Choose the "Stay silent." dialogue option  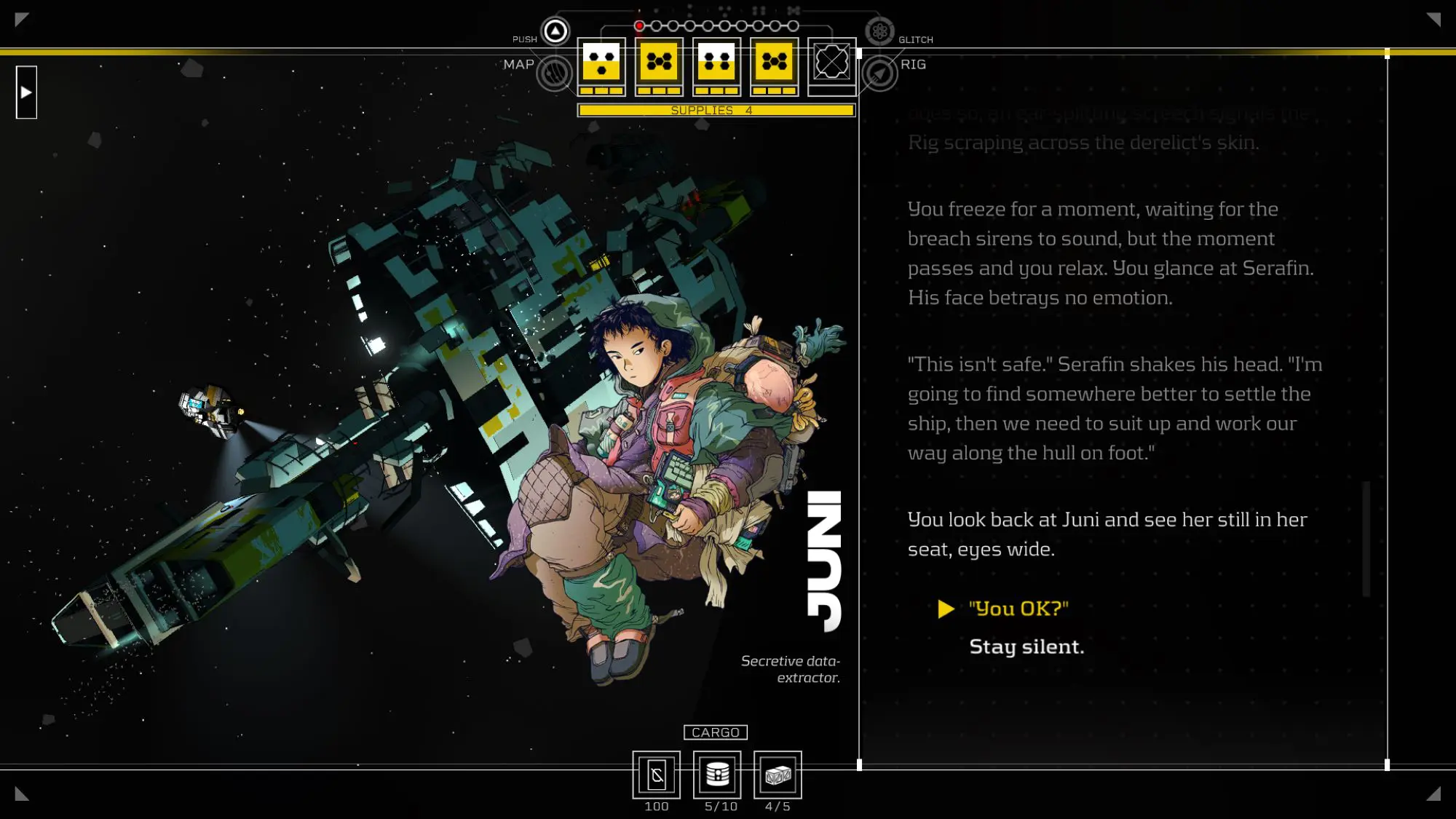coord(1026,646)
